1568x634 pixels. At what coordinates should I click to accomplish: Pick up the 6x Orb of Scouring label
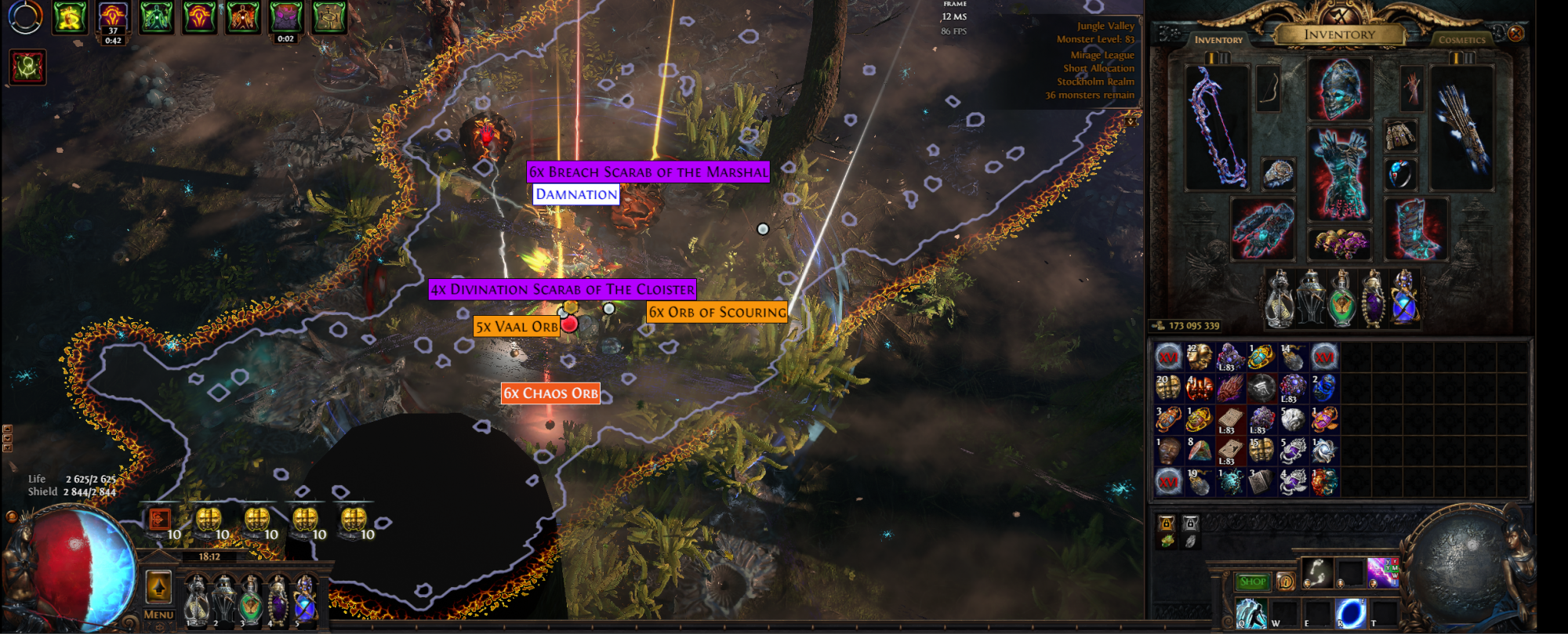717,312
